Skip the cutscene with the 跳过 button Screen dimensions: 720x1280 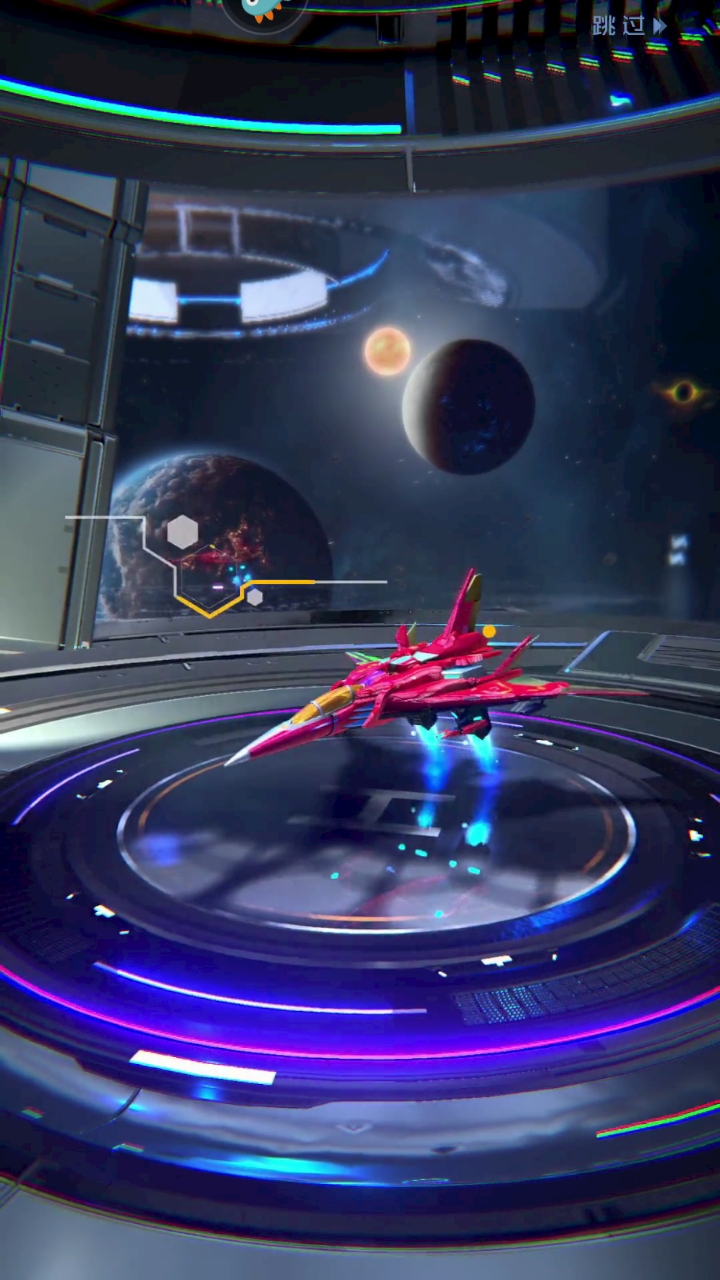click(628, 26)
